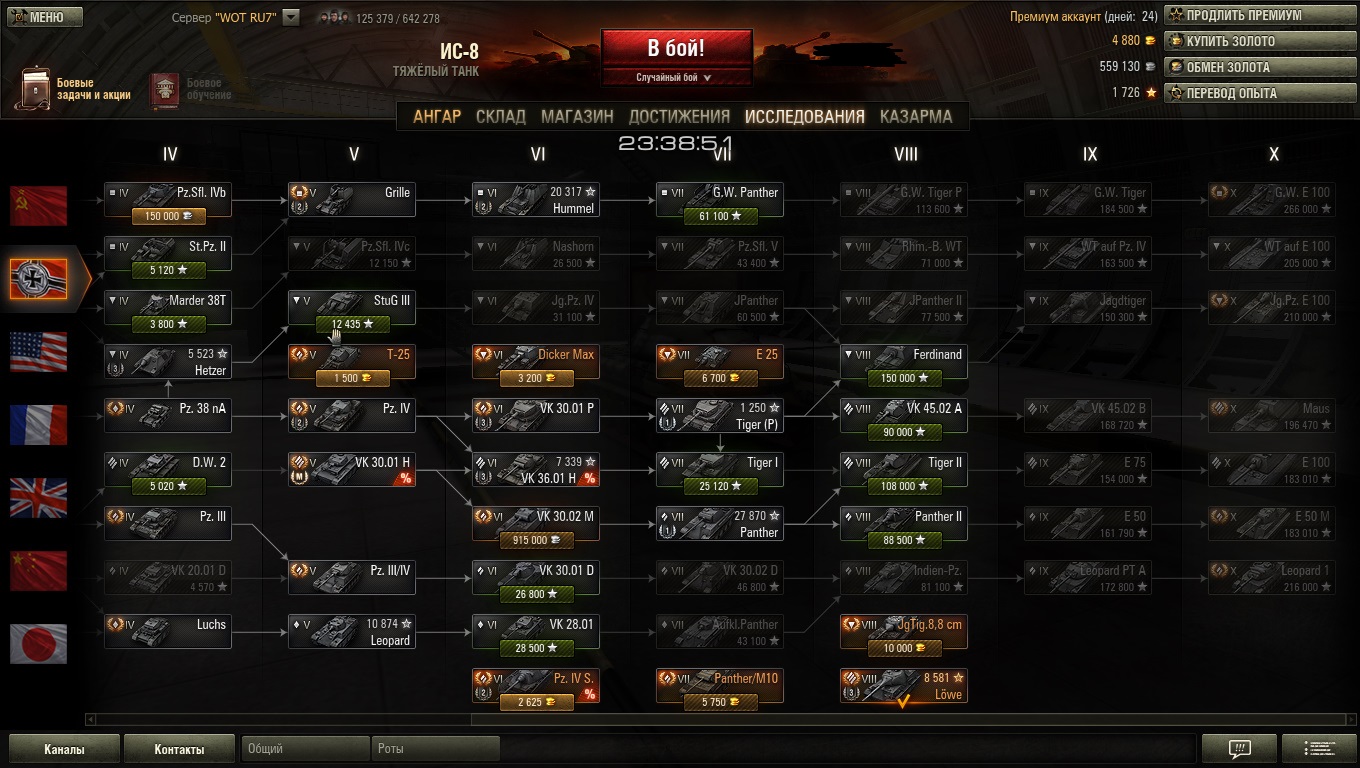Open the Каналы chat channels button
The height and width of the screenshot is (768, 1360).
click(64, 749)
